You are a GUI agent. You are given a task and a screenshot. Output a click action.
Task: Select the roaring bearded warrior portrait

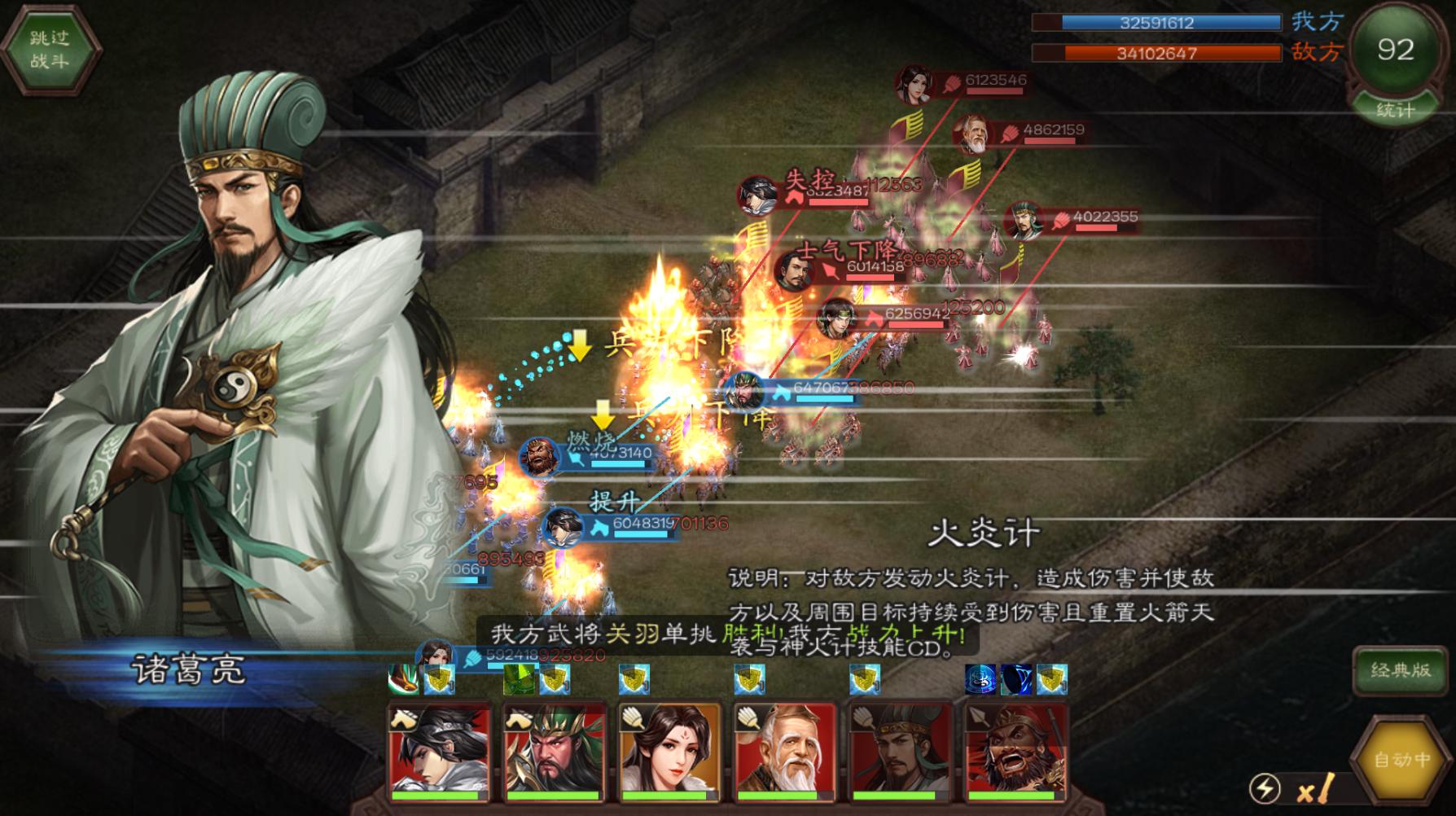coord(1015,751)
